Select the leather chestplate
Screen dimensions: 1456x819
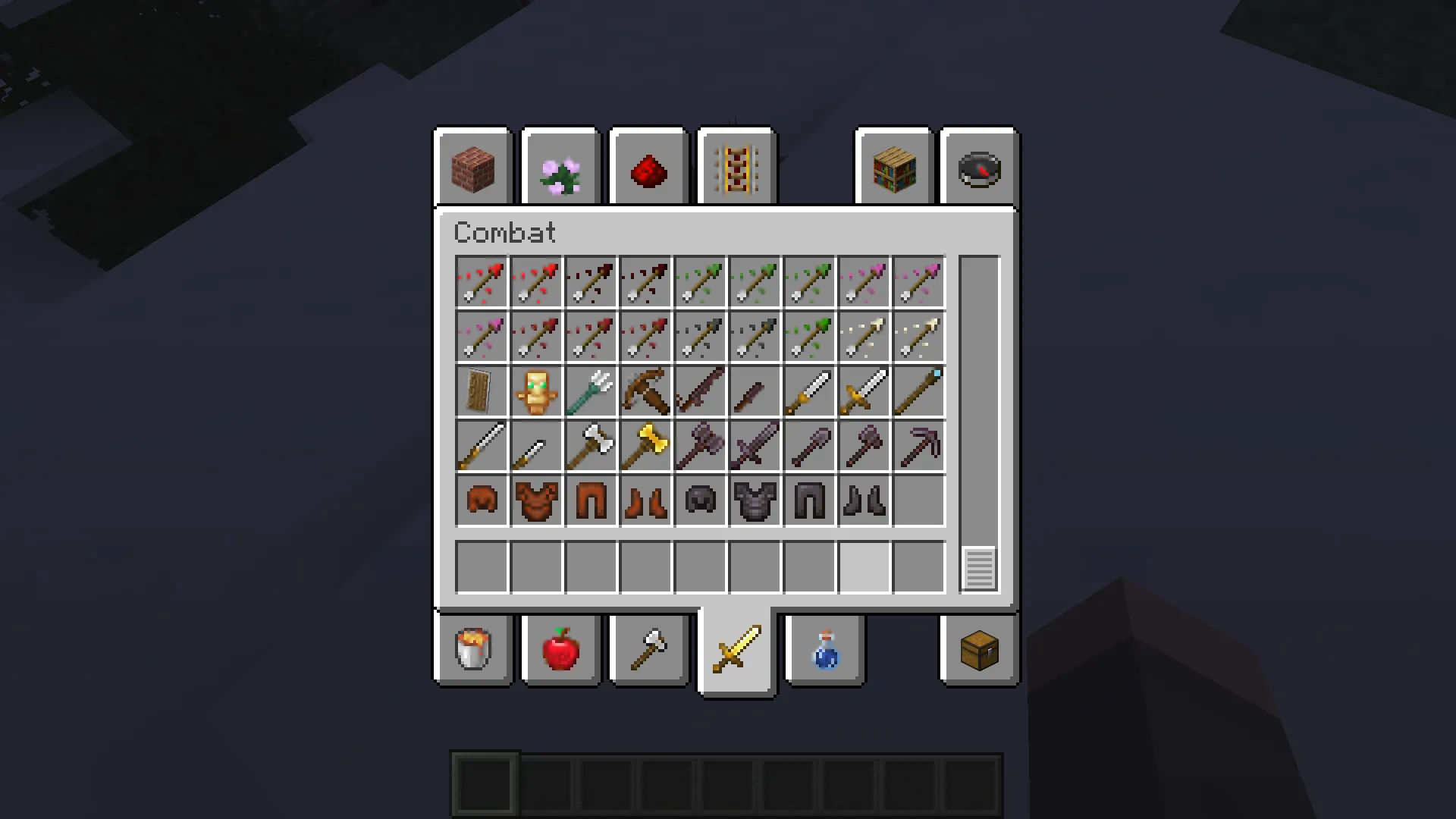(536, 500)
